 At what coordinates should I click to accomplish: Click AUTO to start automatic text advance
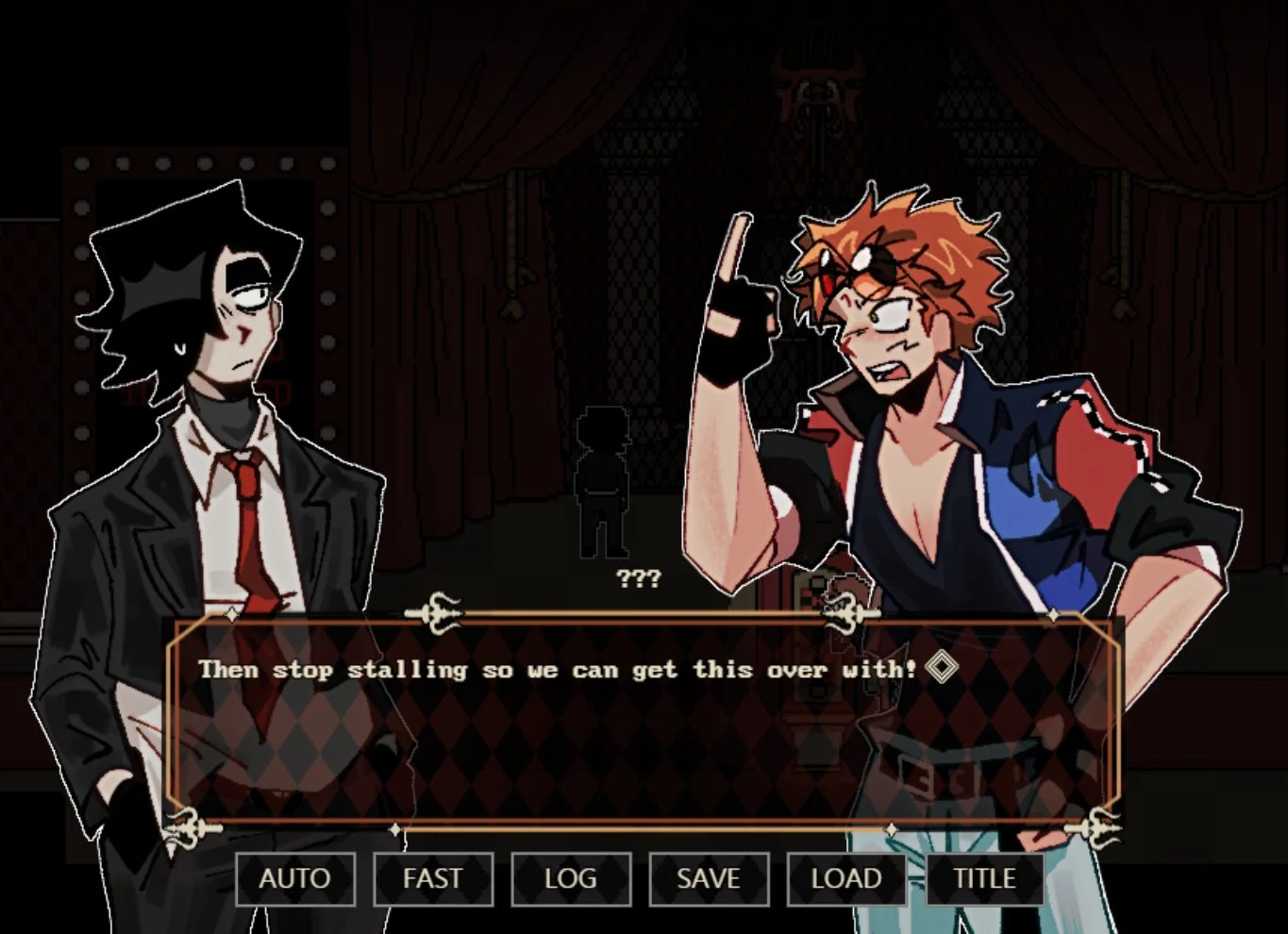pyautogui.click(x=294, y=878)
